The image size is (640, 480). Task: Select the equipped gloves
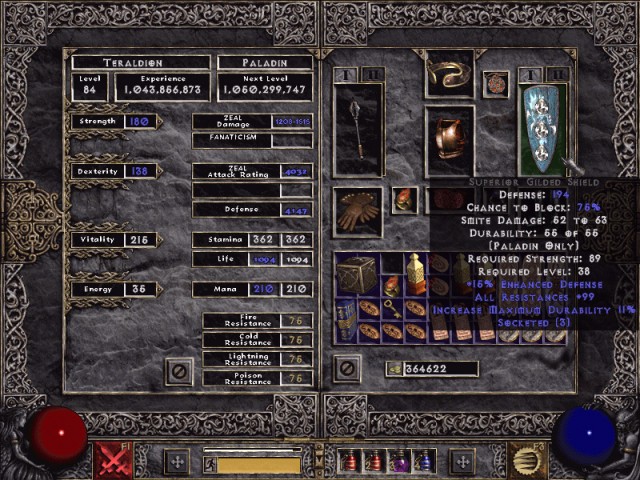click(x=357, y=211)
